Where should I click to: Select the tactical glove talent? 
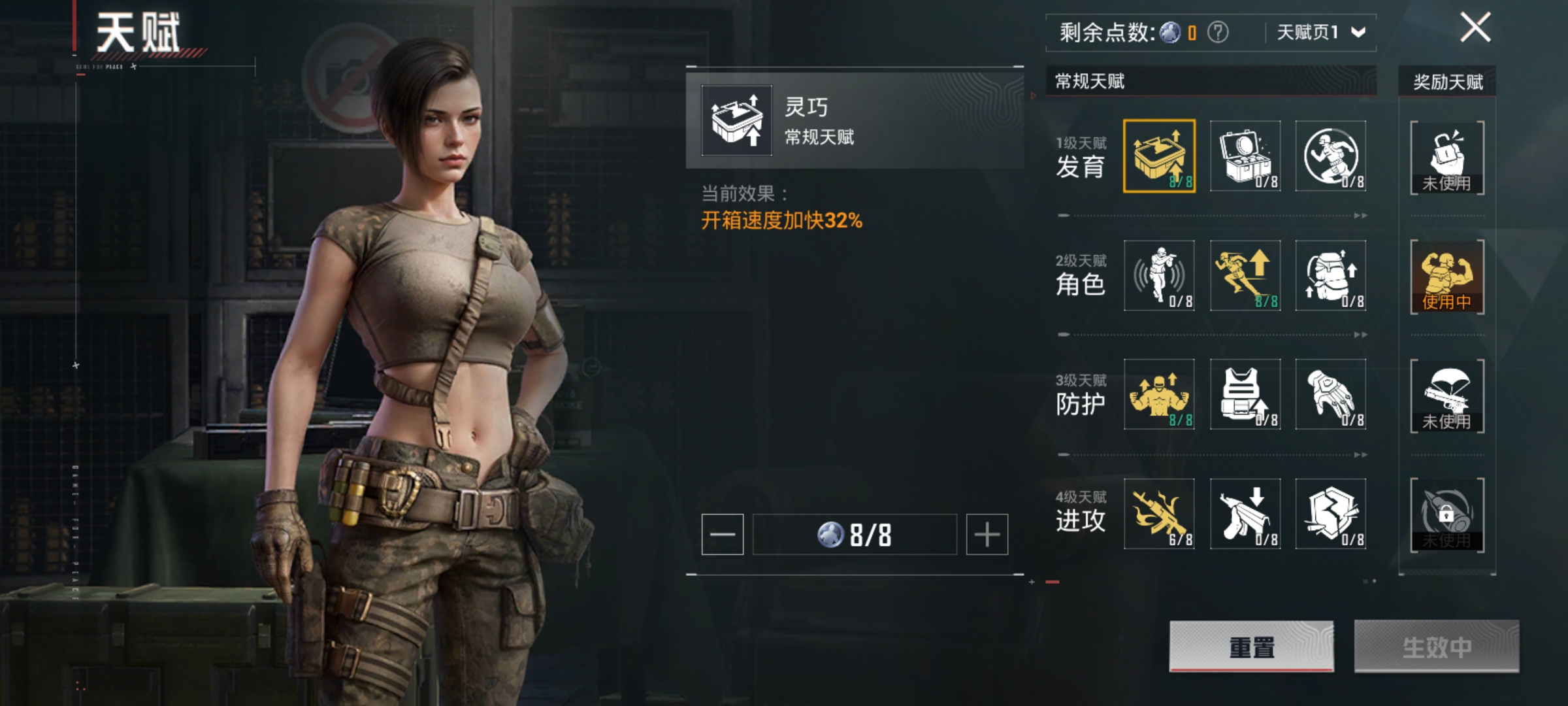click(x=1331, y=394)
